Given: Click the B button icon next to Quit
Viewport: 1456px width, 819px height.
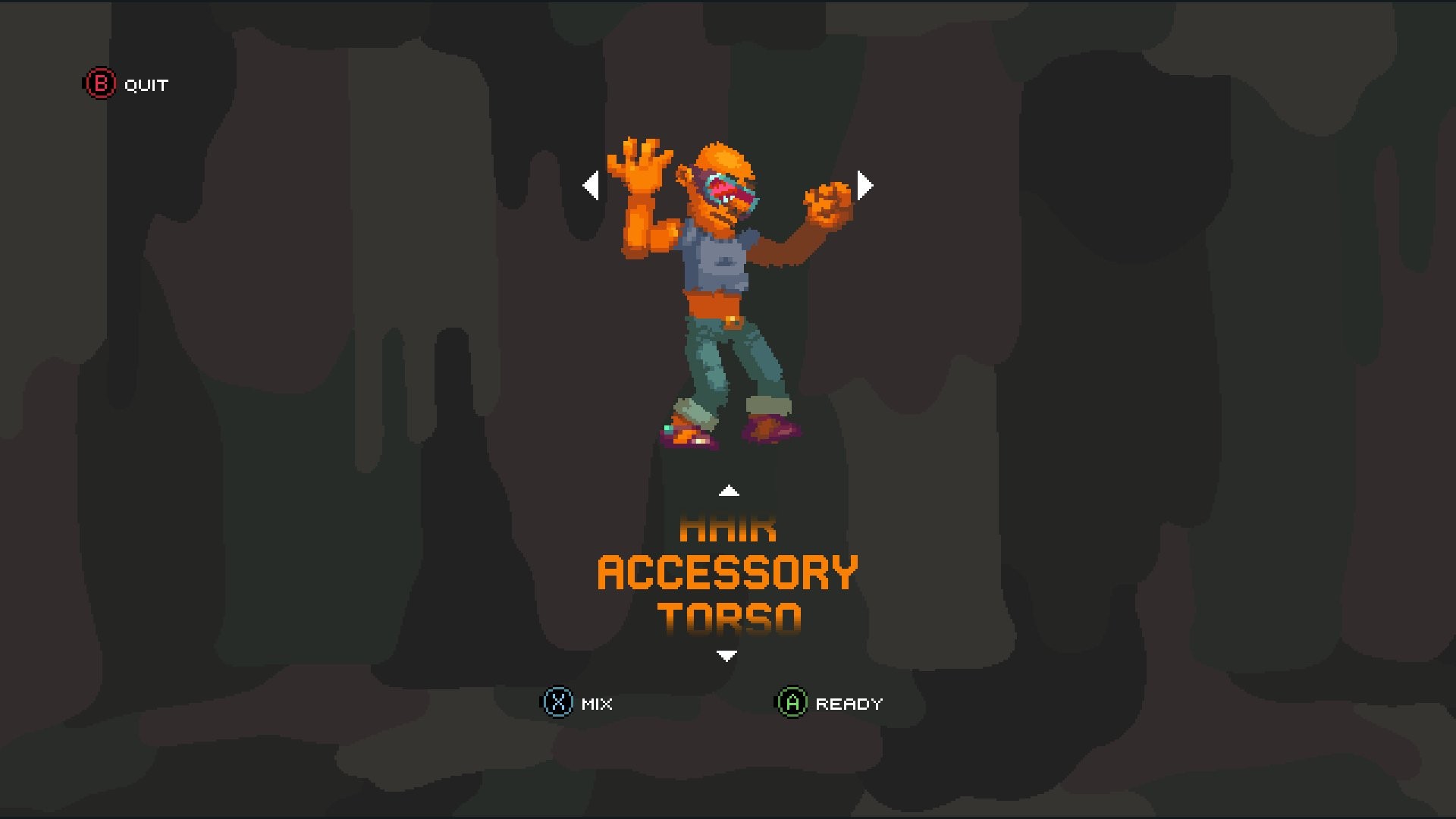Looking at the screenshot, I should click(99, 84).
